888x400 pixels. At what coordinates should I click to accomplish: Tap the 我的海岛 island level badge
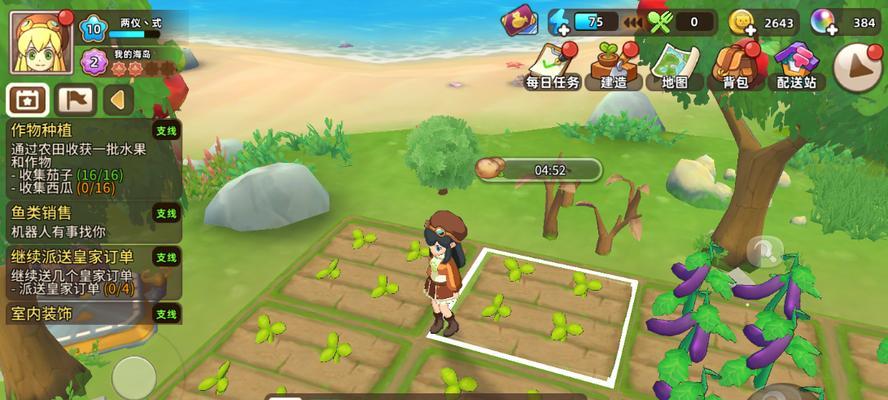pyautogui.click(x=94, y=61)
